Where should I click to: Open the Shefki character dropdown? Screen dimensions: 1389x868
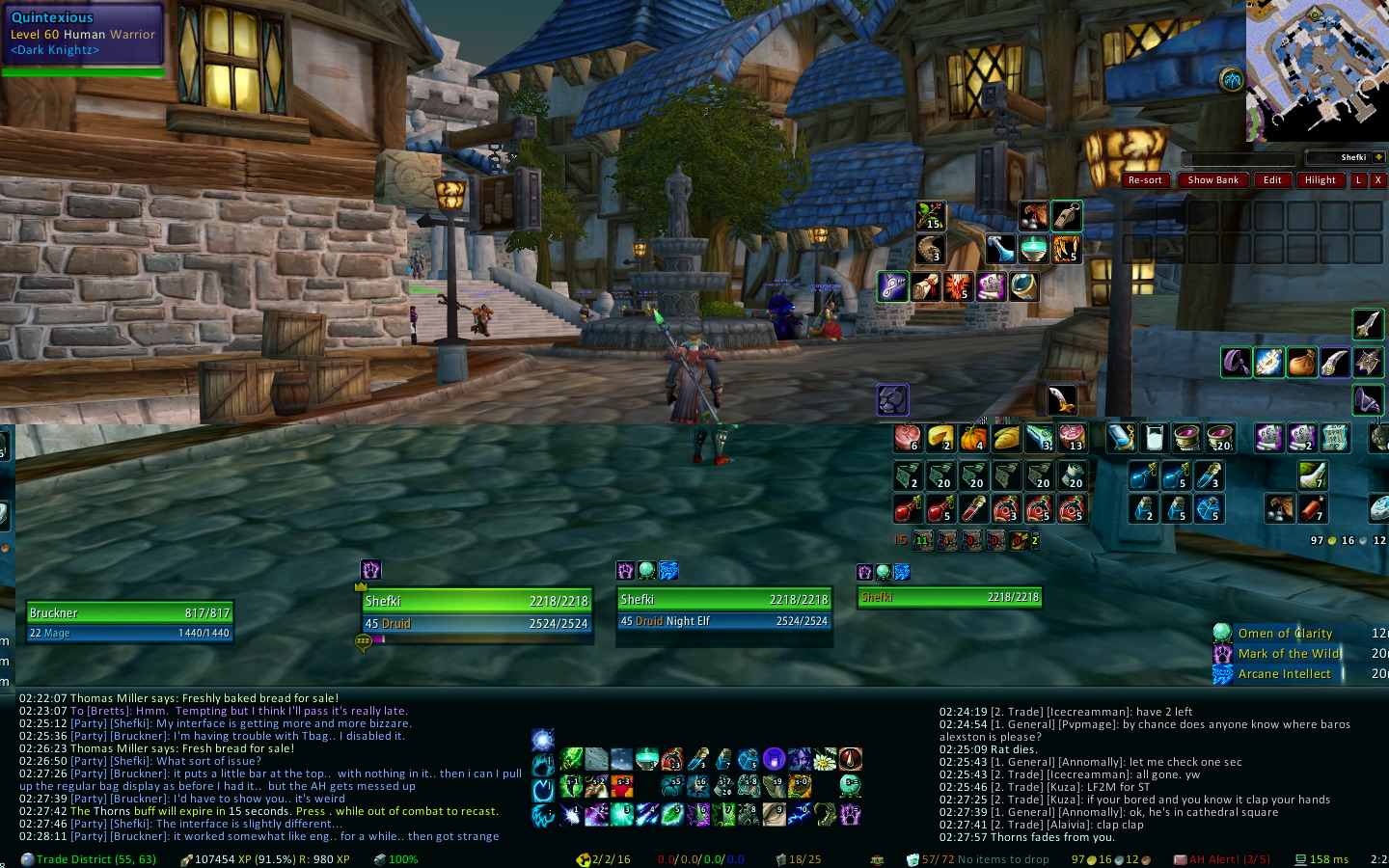pyautogui.click(x=1378, y=157)
